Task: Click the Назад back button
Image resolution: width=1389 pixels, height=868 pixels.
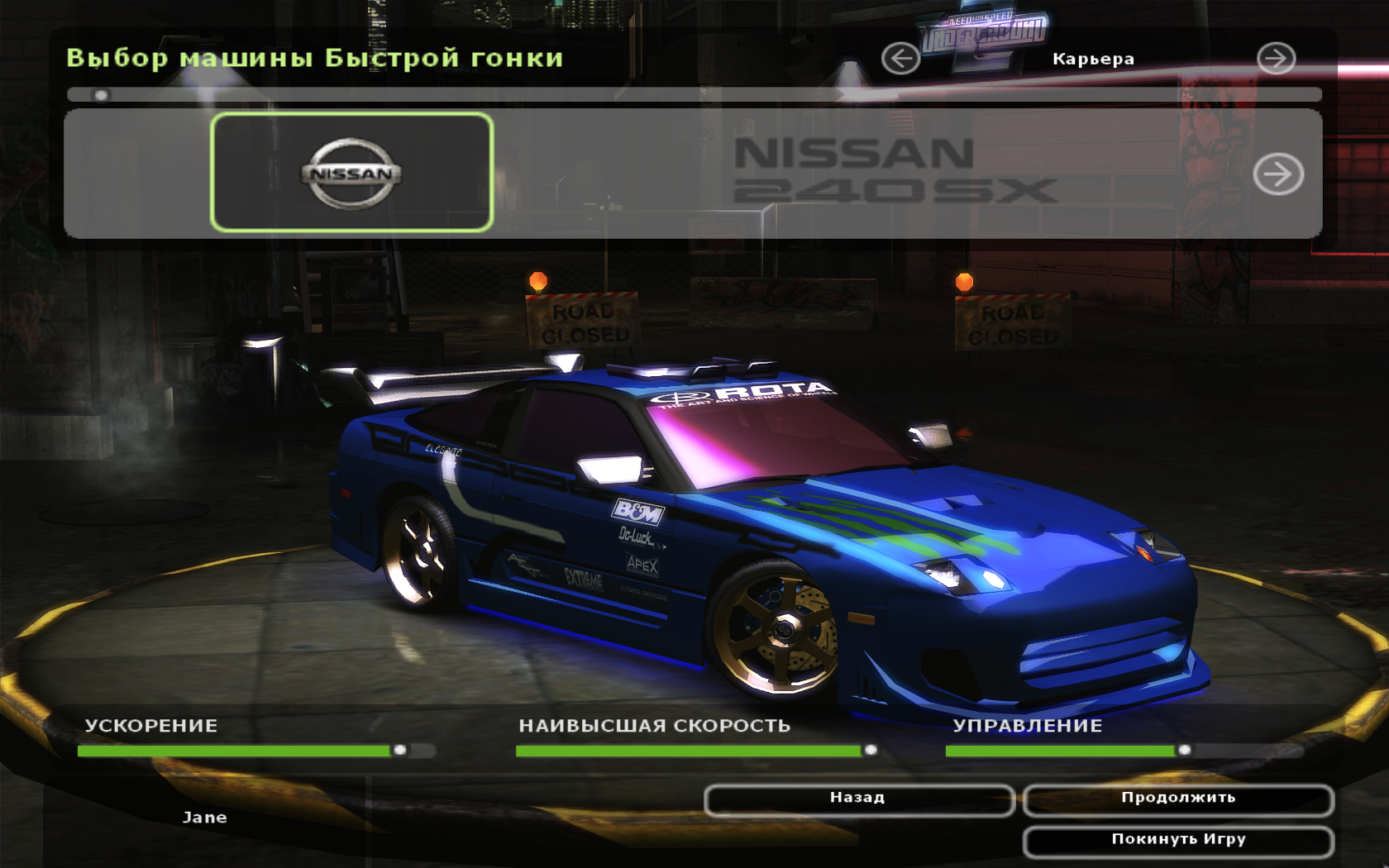Action: coord(858,799)
